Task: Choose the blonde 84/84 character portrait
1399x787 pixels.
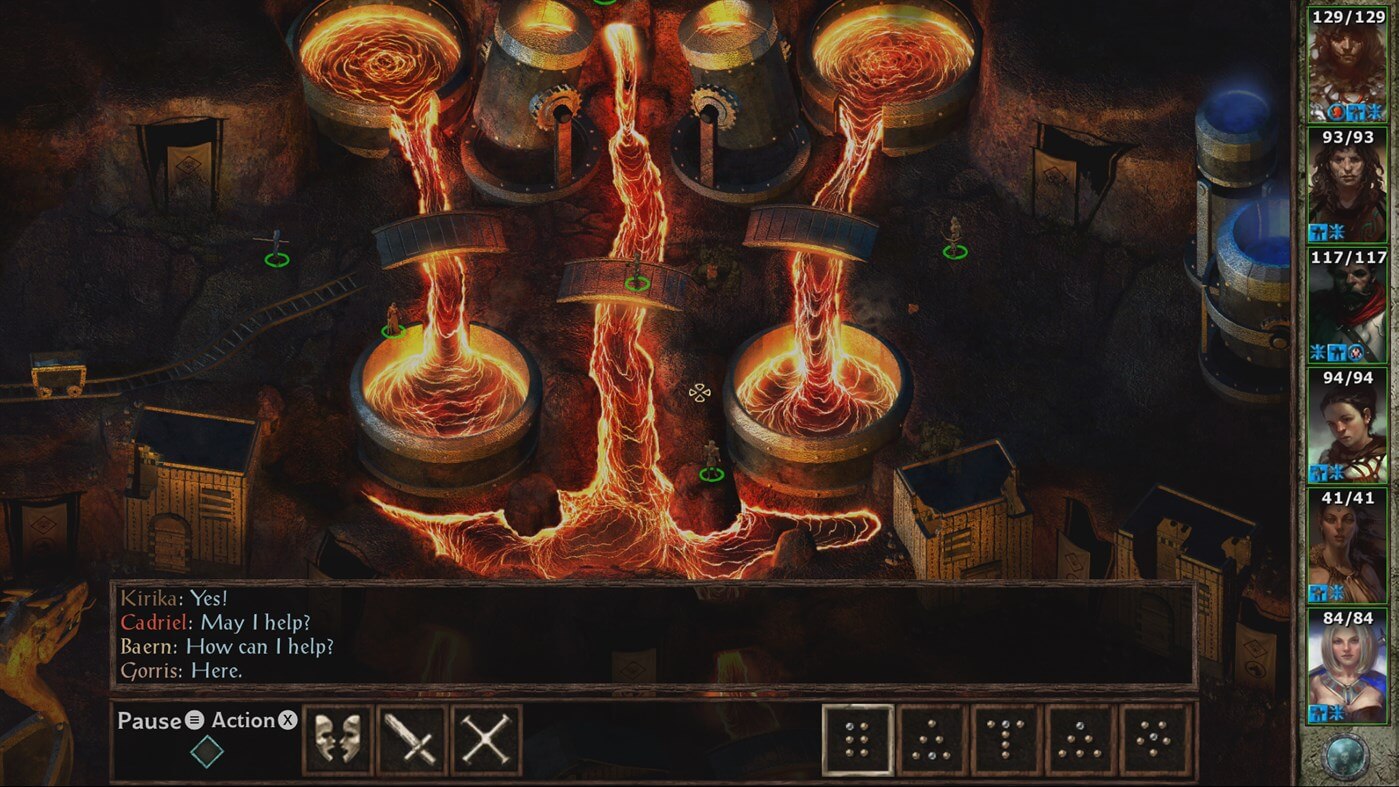Action: (1347, 665)
